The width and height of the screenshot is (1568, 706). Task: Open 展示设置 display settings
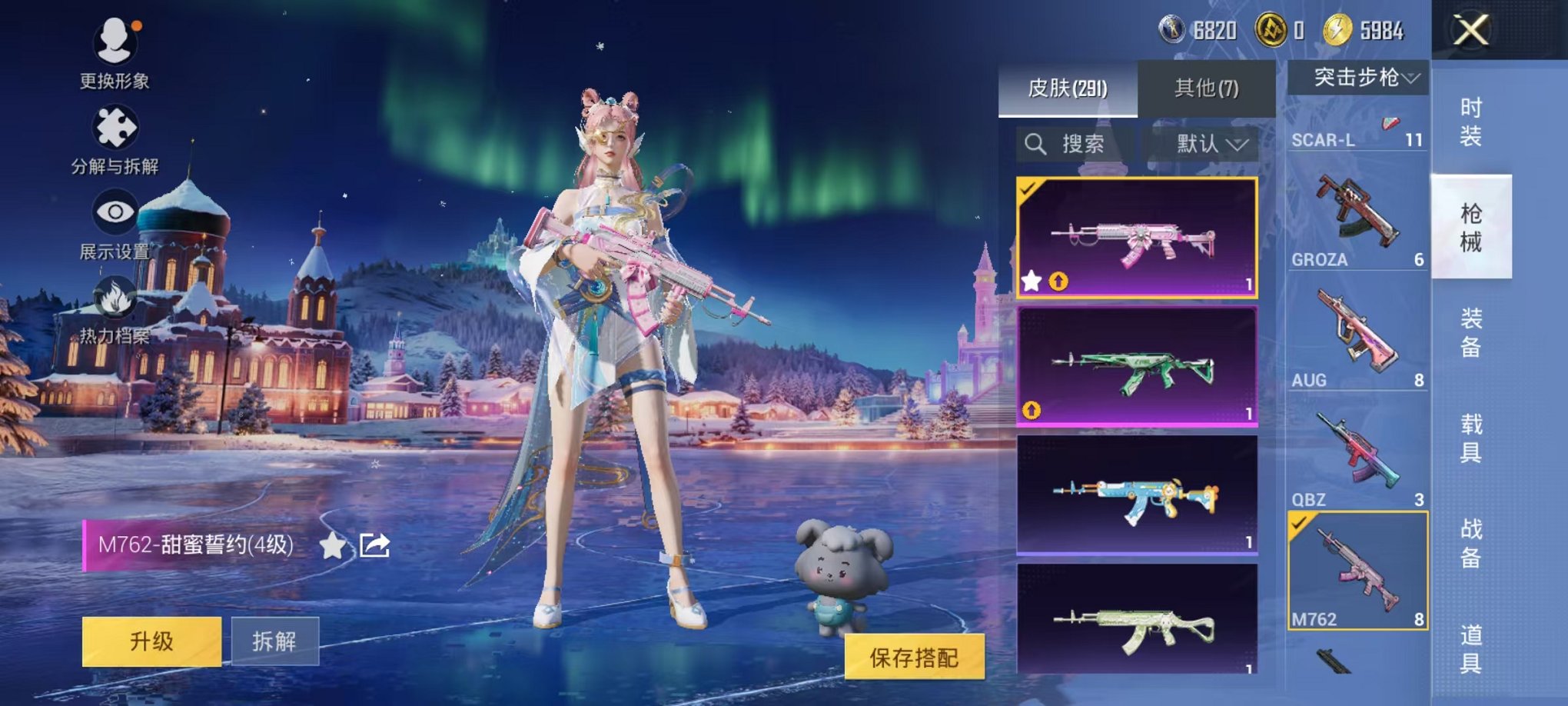(x=115, y=211)
